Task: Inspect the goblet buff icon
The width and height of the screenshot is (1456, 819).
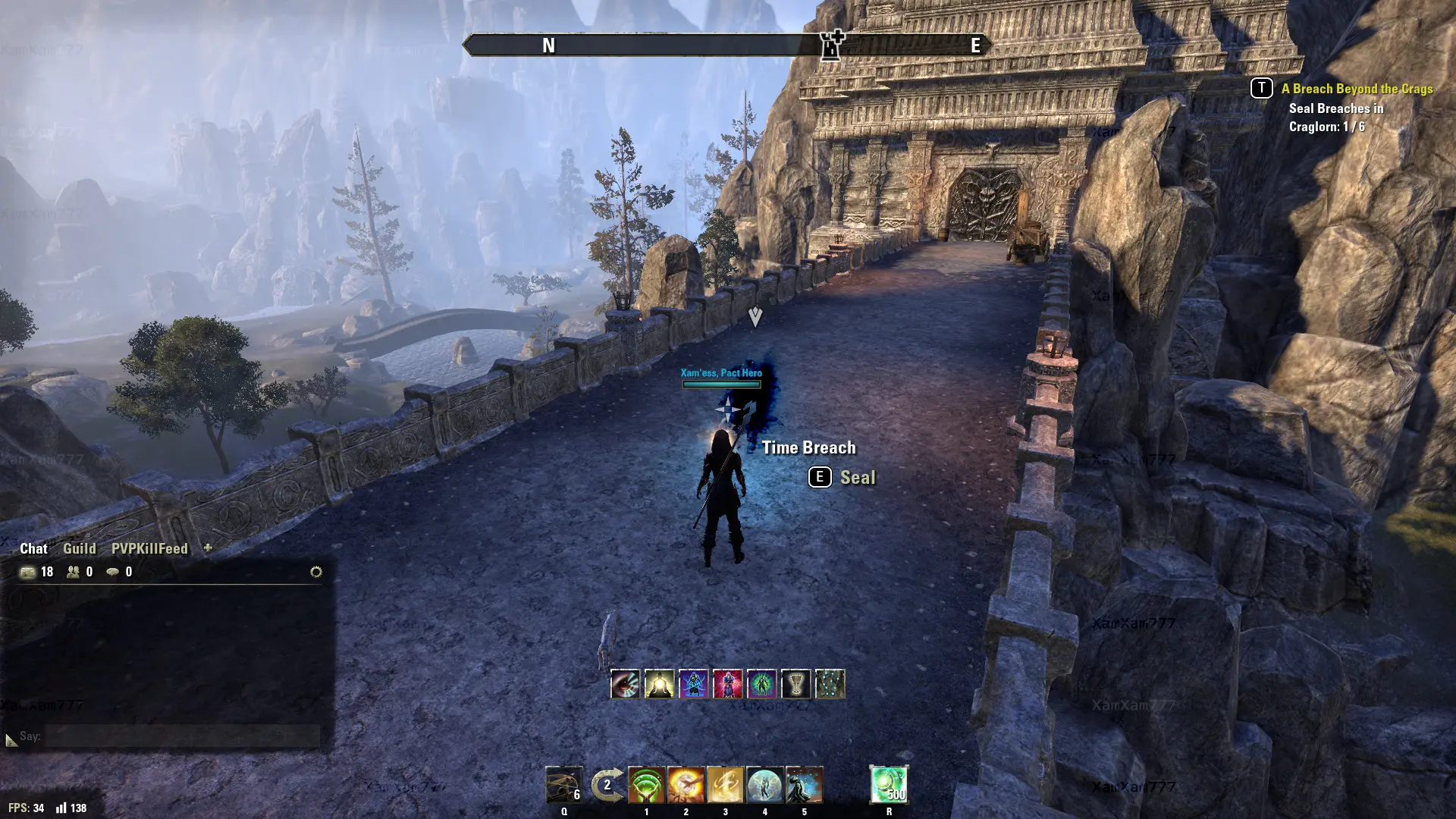Action: tap(795, 684)
